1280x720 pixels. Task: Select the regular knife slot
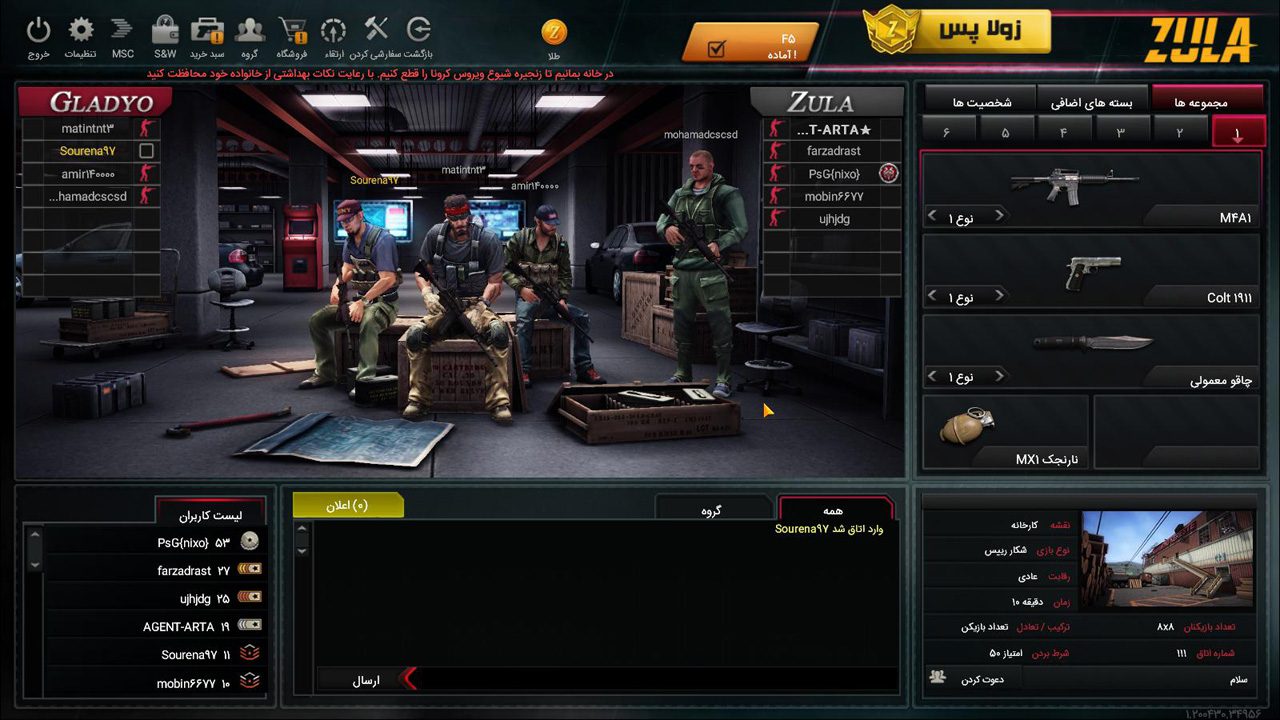pyautogui.click(x=1090, y=352)
